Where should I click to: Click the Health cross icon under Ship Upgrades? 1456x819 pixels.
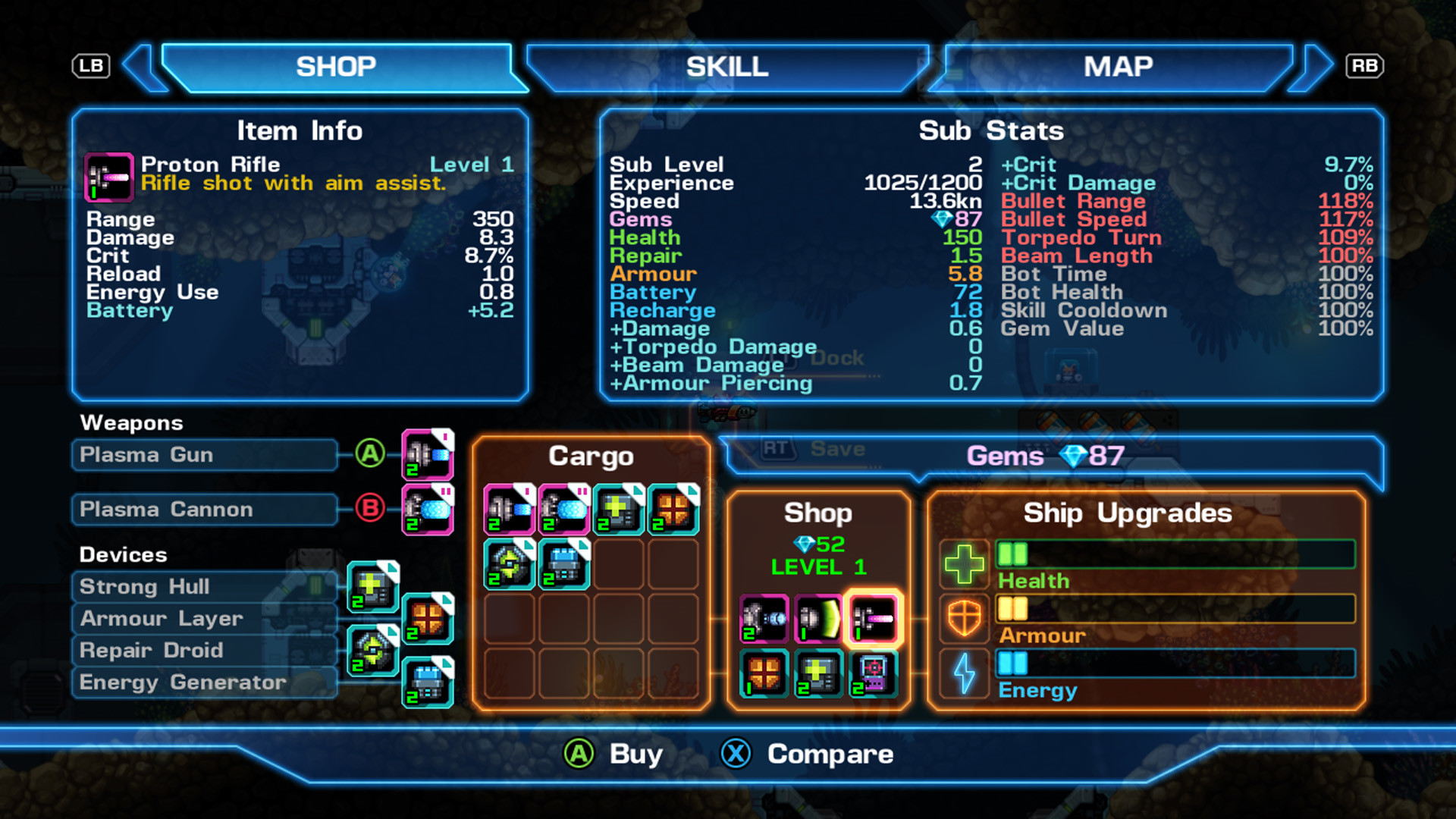(964, 564)
